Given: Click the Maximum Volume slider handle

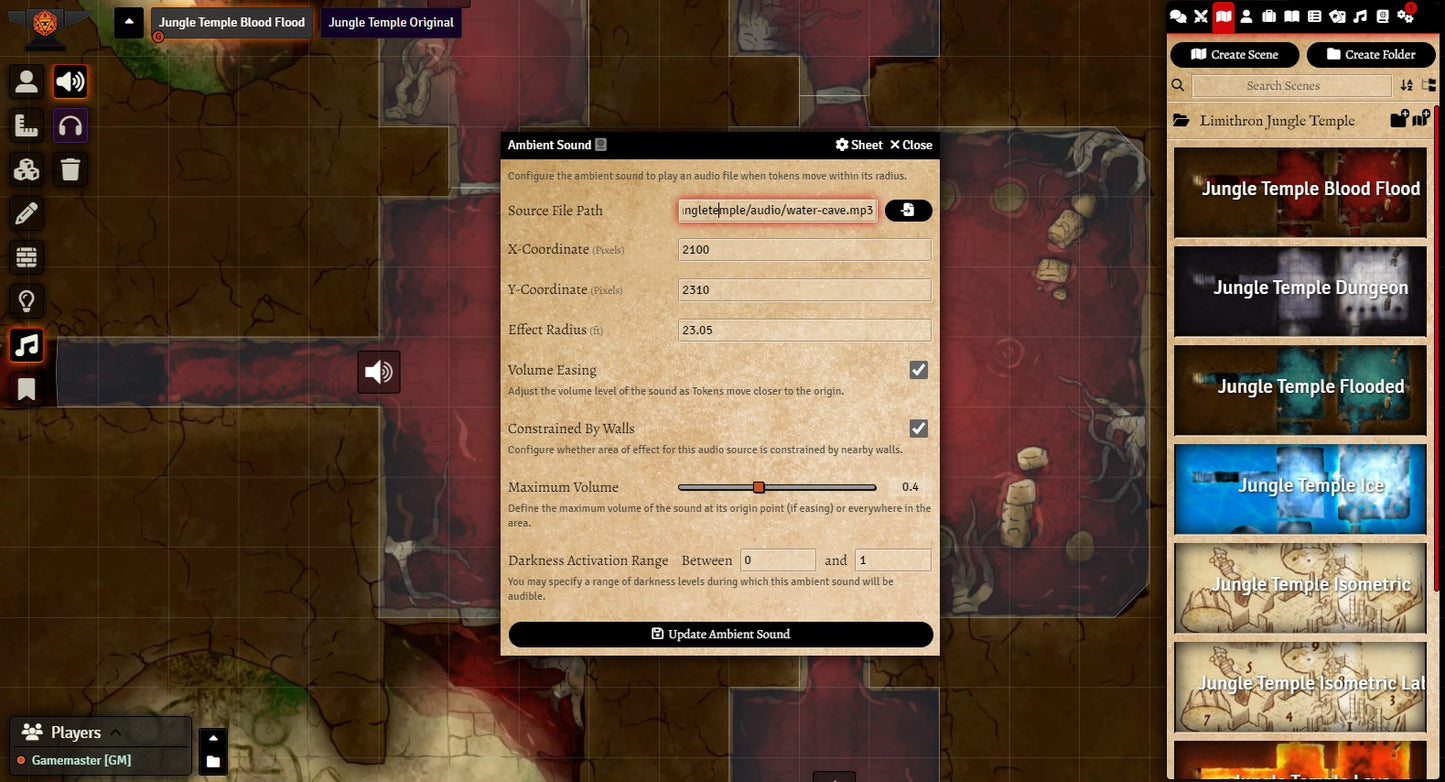Looking at the screenshot, I should point(759,487).
